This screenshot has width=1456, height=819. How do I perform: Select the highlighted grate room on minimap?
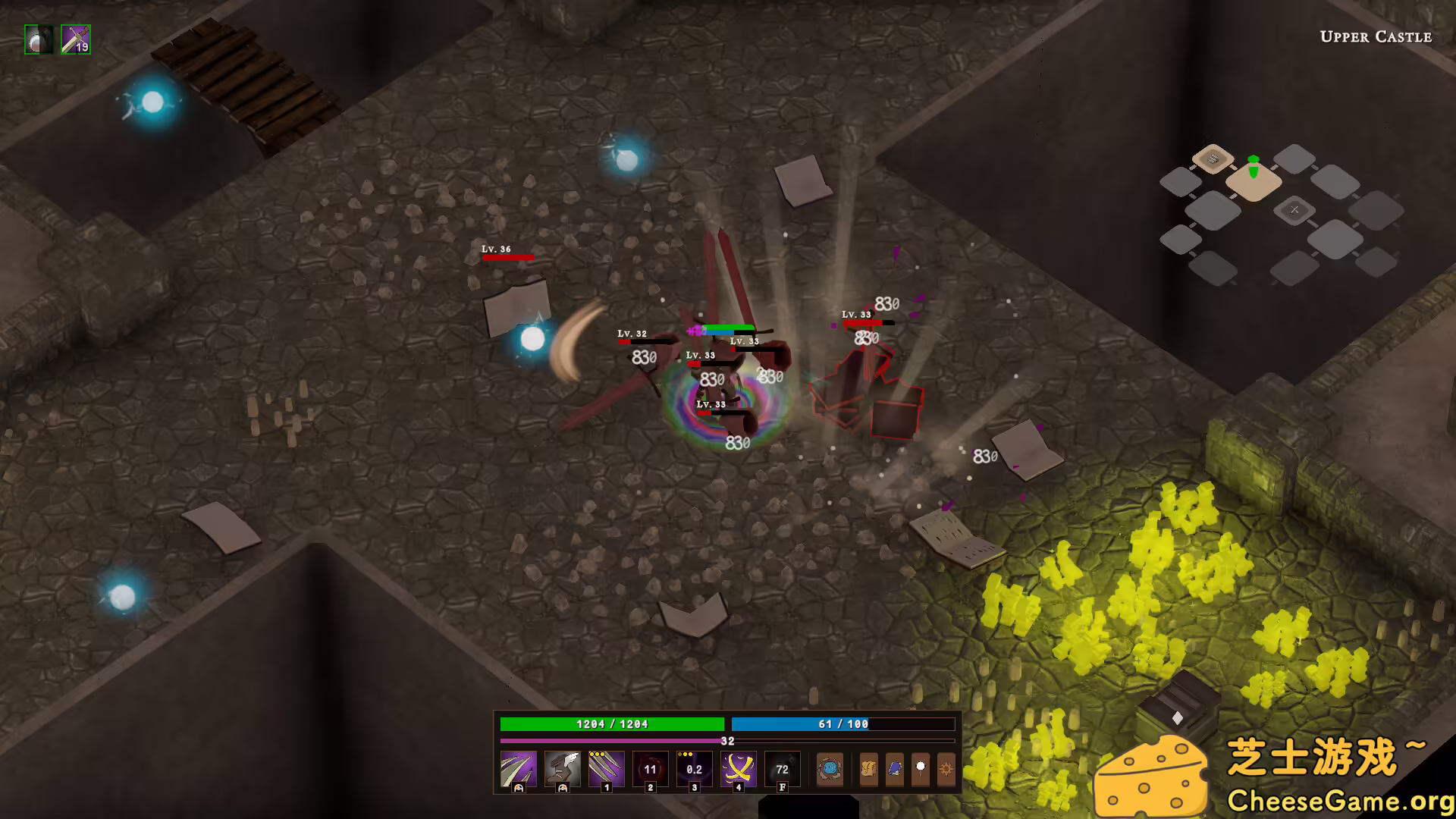pos(1213,158)
